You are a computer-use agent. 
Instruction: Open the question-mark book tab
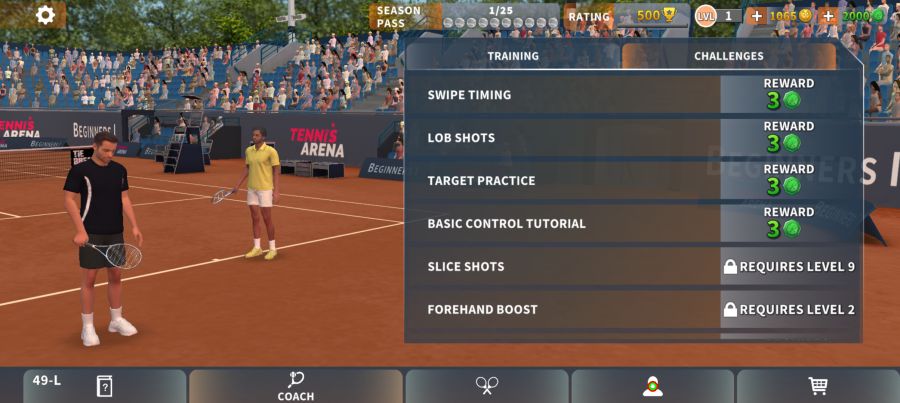coord(104,386)
